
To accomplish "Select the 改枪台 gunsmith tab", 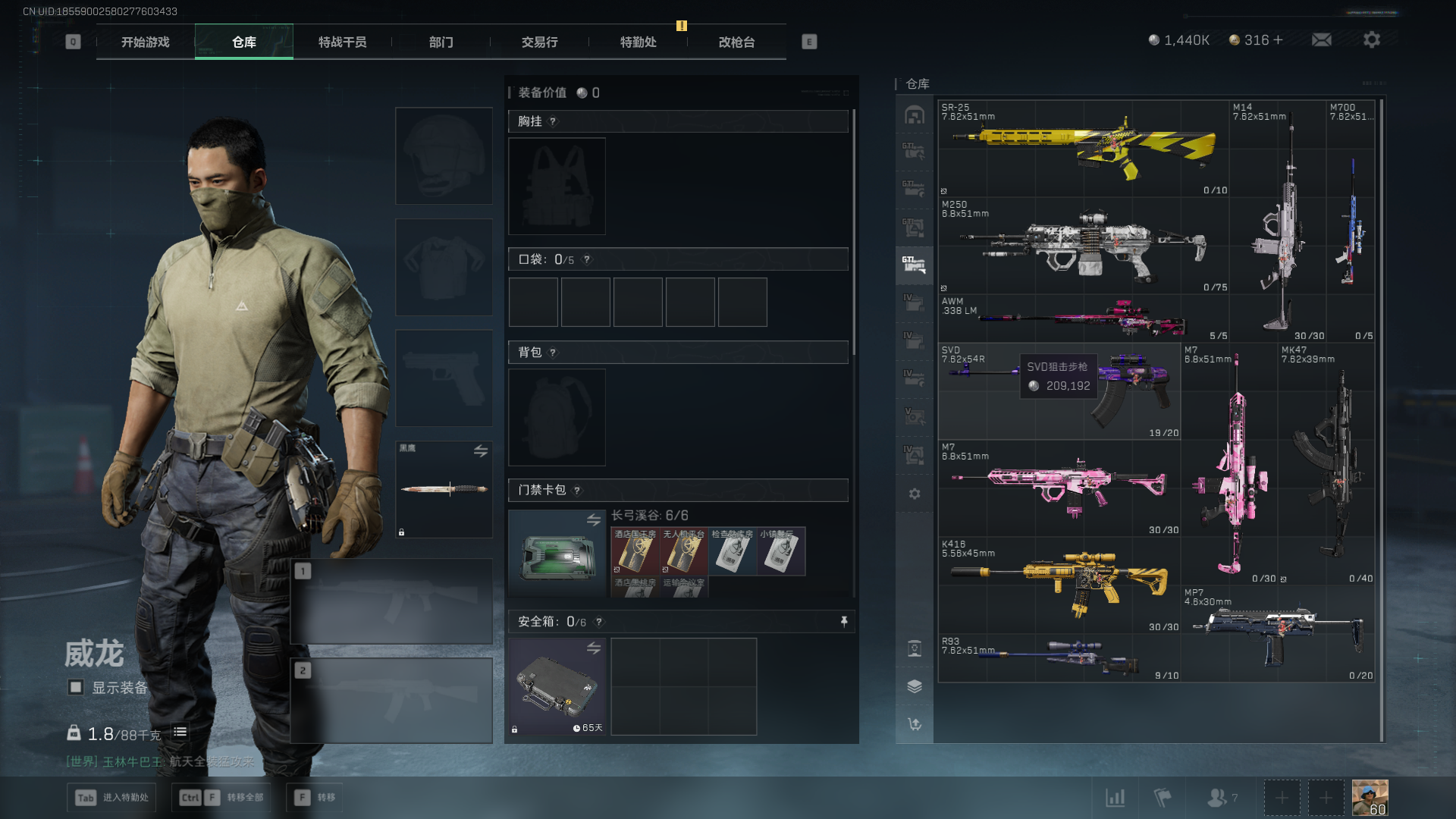I will tap(736, 42).
